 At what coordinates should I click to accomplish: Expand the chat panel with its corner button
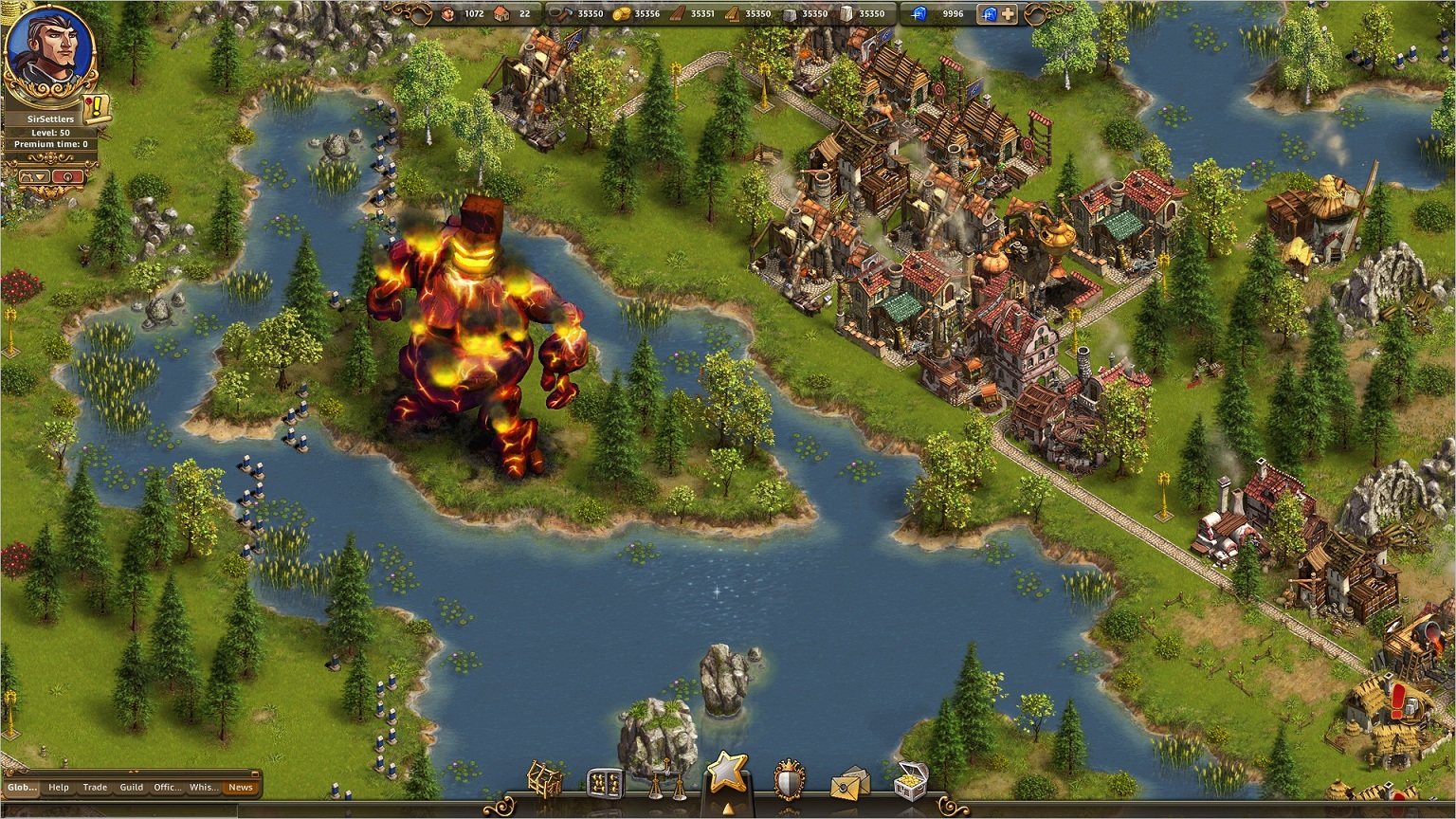click(x=254, y=773)
